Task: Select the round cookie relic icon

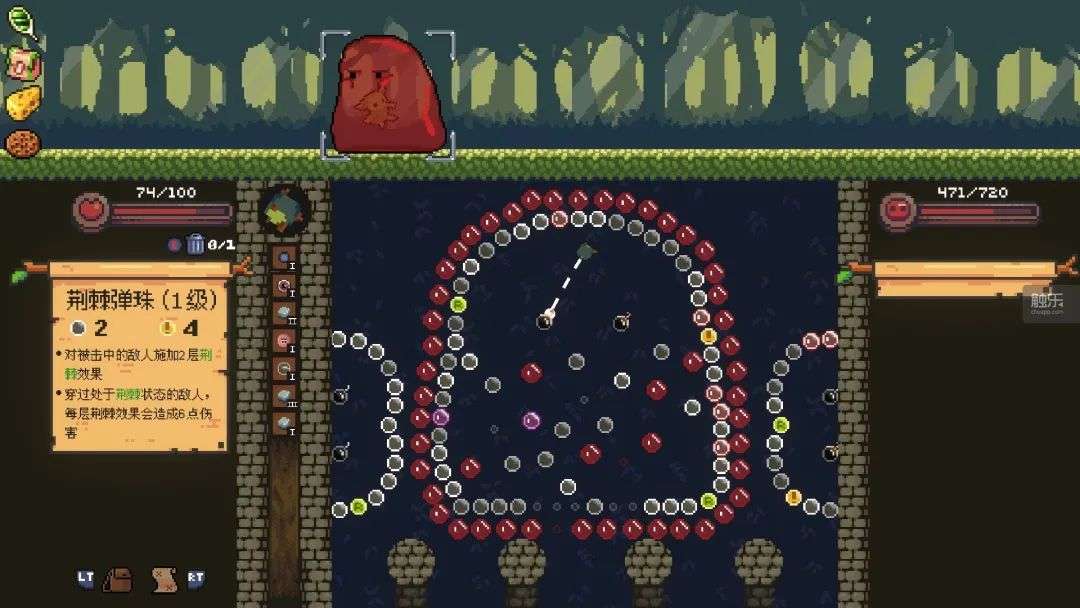Action: pos(21,143)
